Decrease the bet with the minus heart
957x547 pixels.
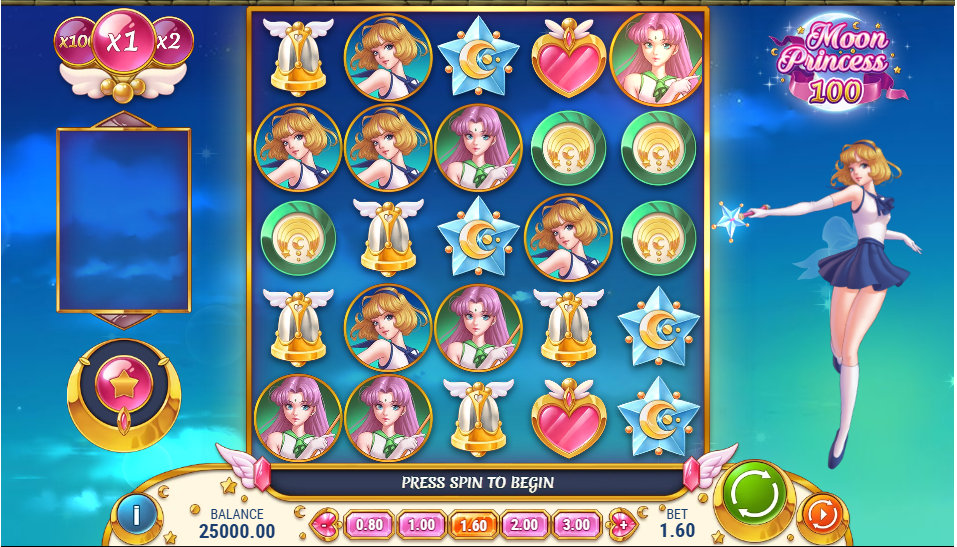326,523
